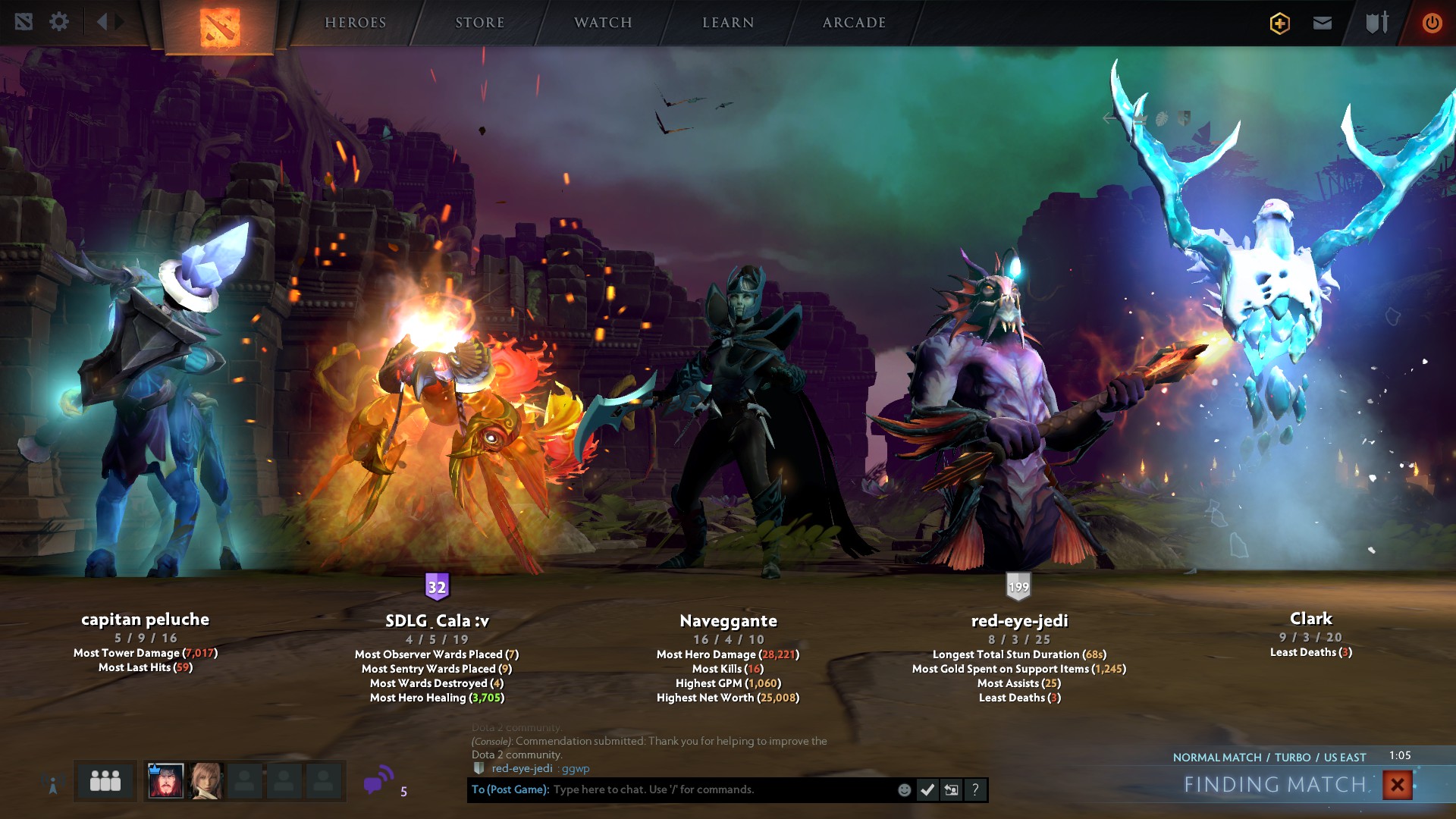Switch to the Store tab

click(x=479, y=23)
